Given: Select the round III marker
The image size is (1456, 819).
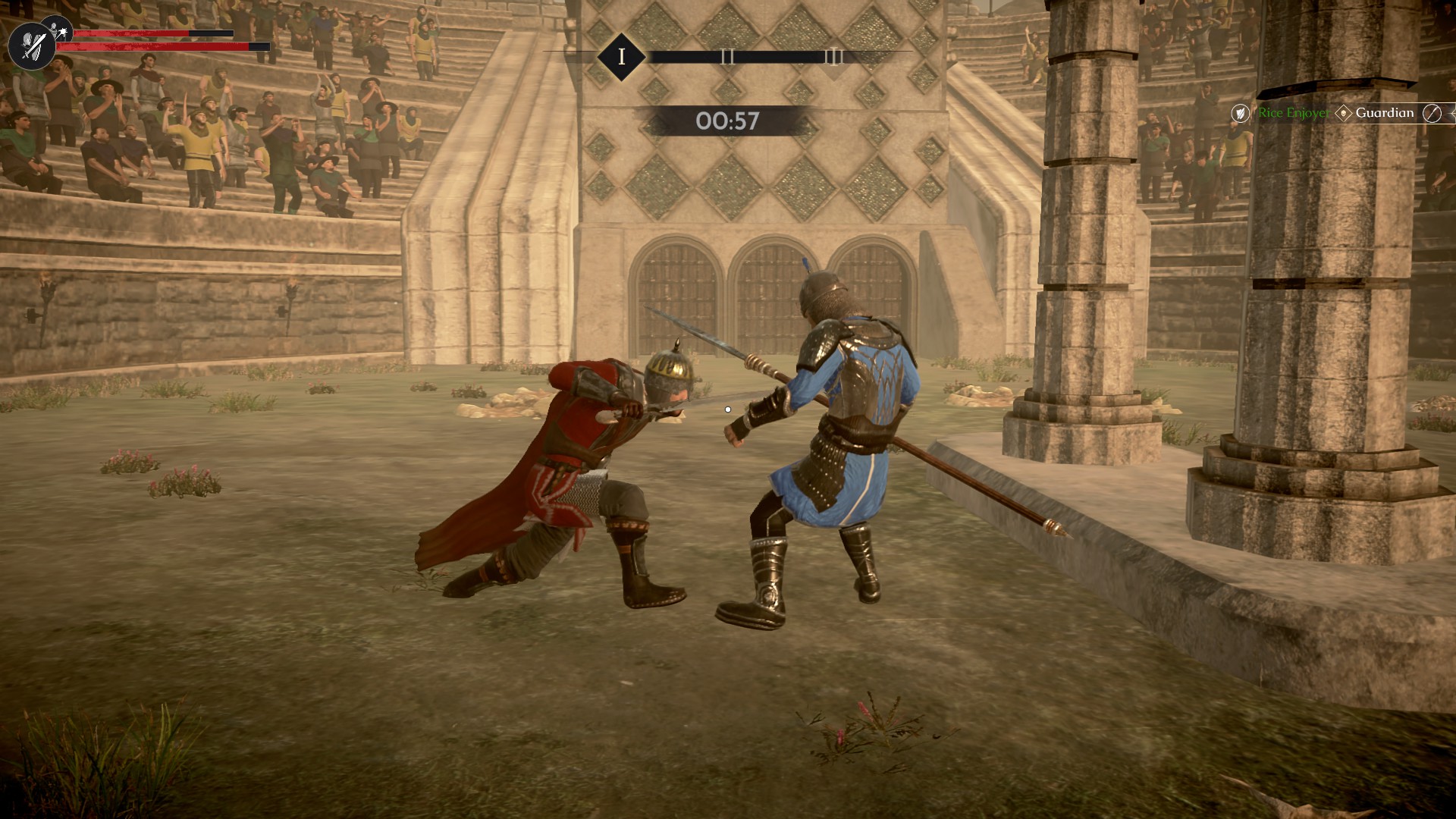Looking at the screenshot, I should tap(833, 56).
